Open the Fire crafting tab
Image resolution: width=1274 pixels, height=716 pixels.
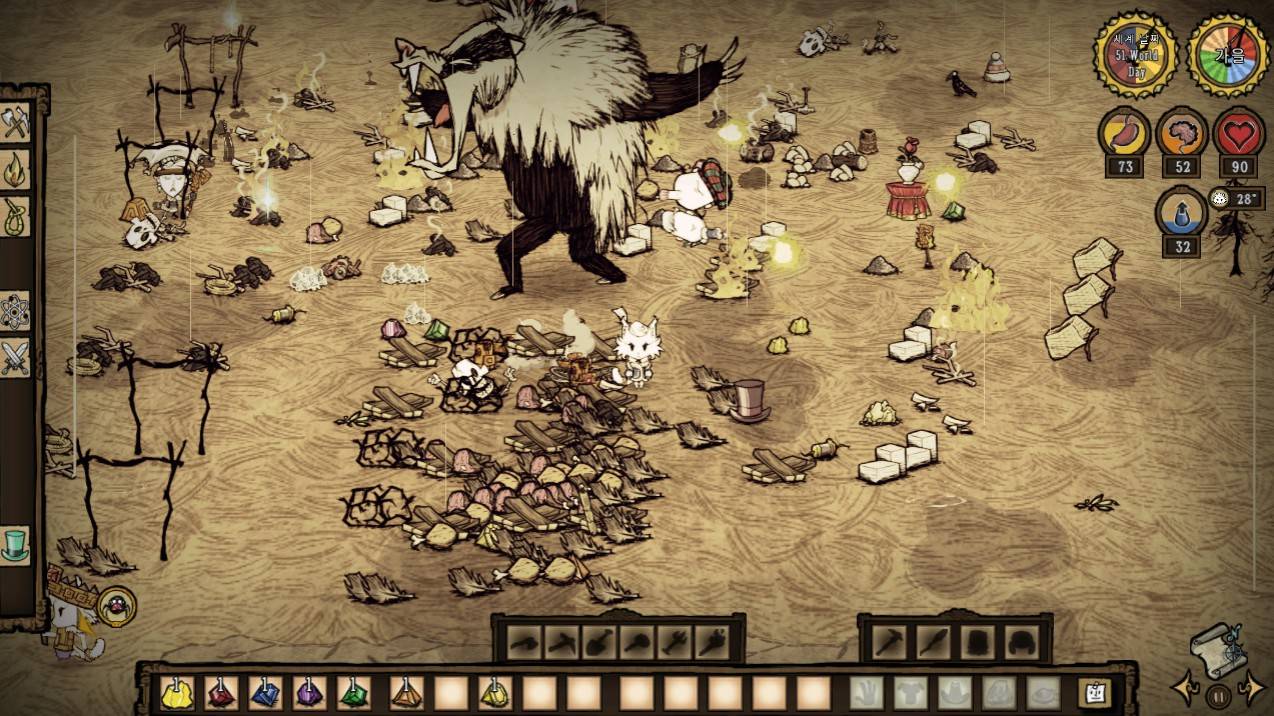point(15,169)
